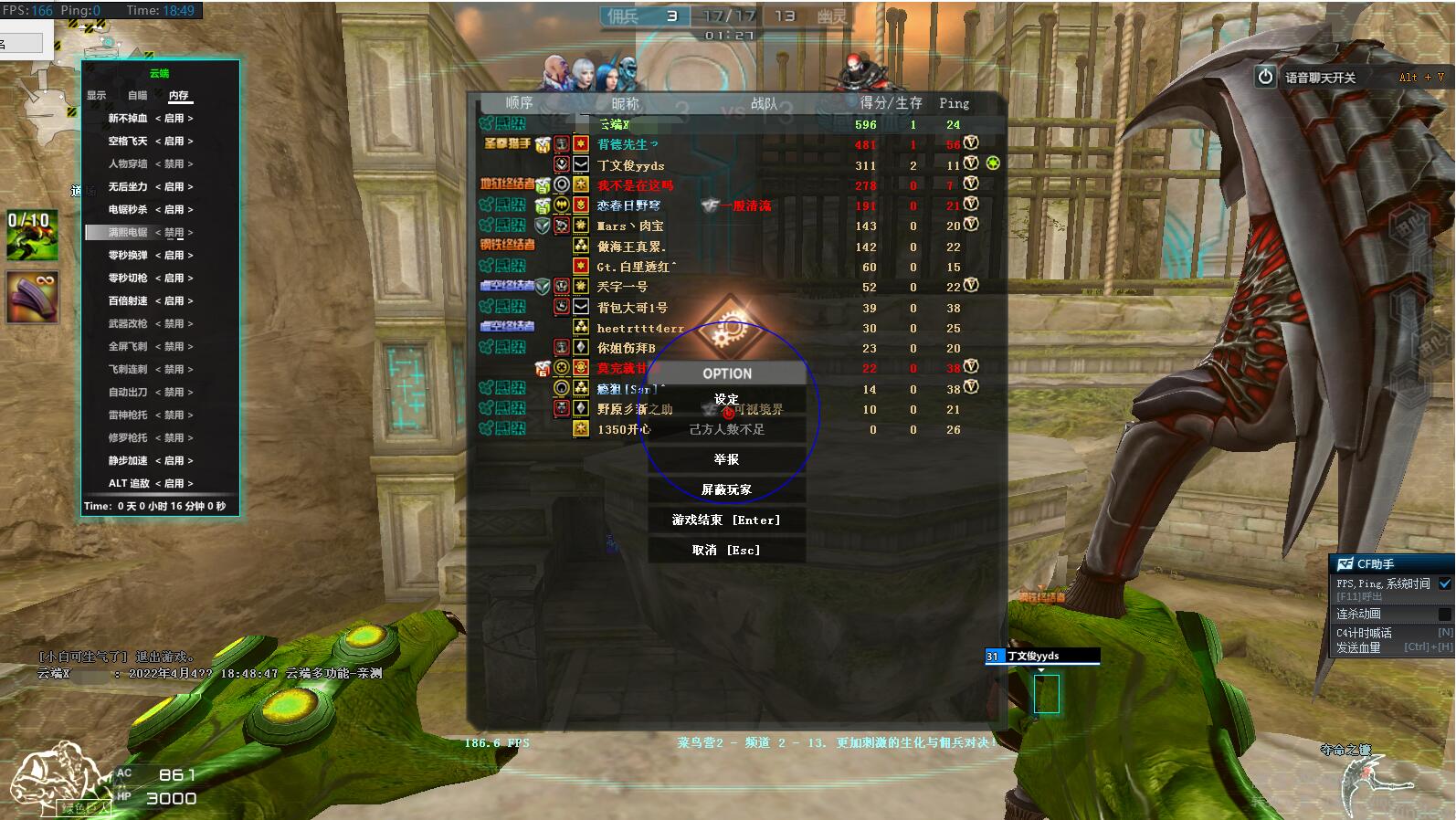The width and height of the screenshot is (1456, 820).
Task: Cancel the OPTION menu with 取消
Action: tap(726, 550)
